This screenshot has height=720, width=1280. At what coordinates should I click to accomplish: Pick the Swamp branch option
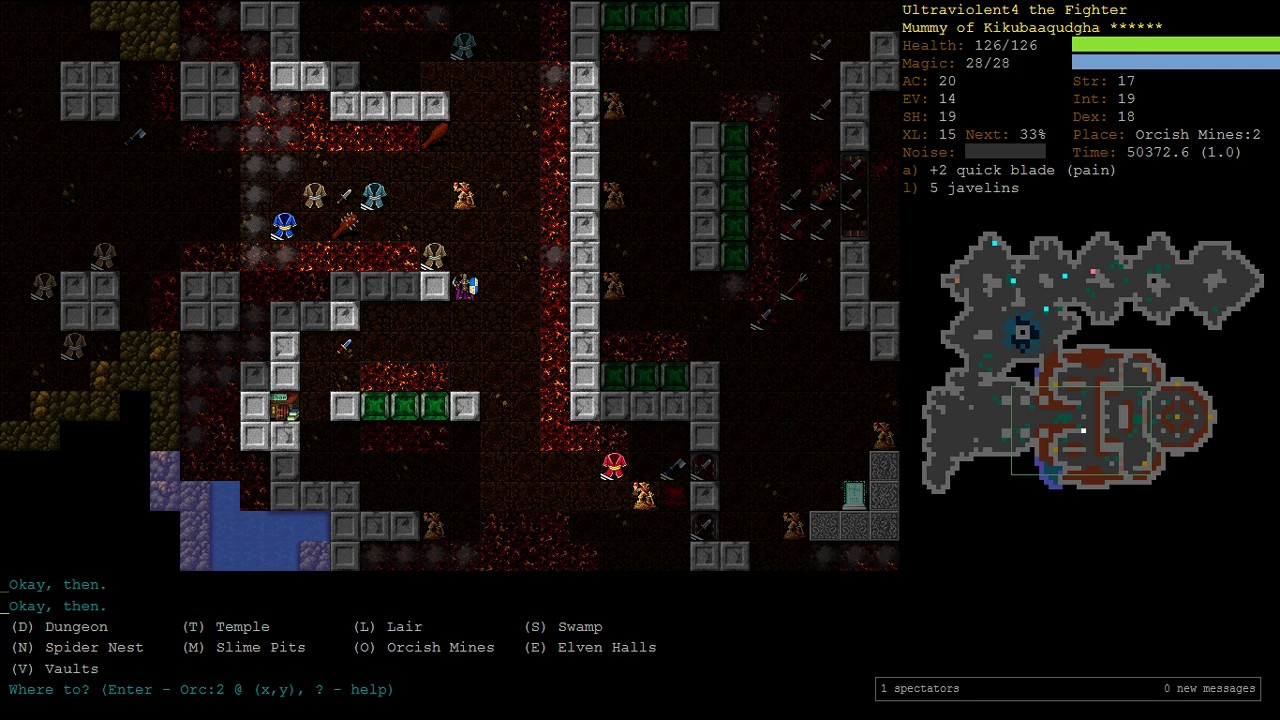563,627
